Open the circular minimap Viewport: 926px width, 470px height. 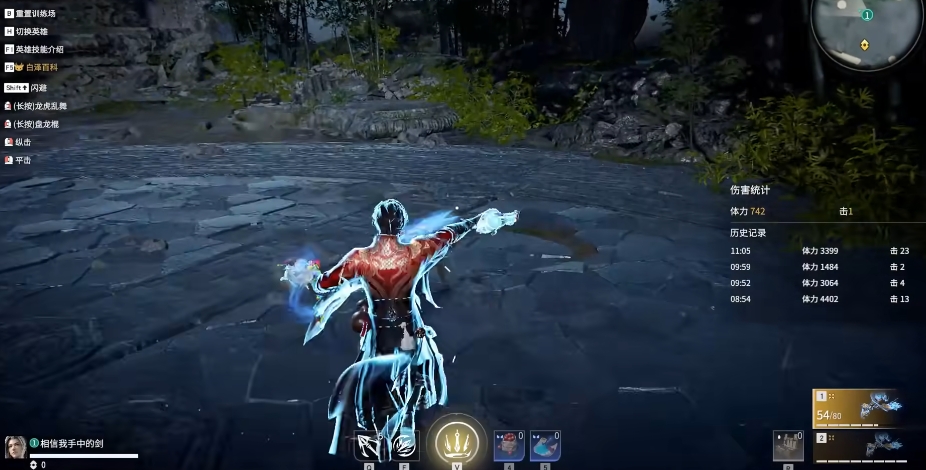pyautogui.click(x=866, y=30)
